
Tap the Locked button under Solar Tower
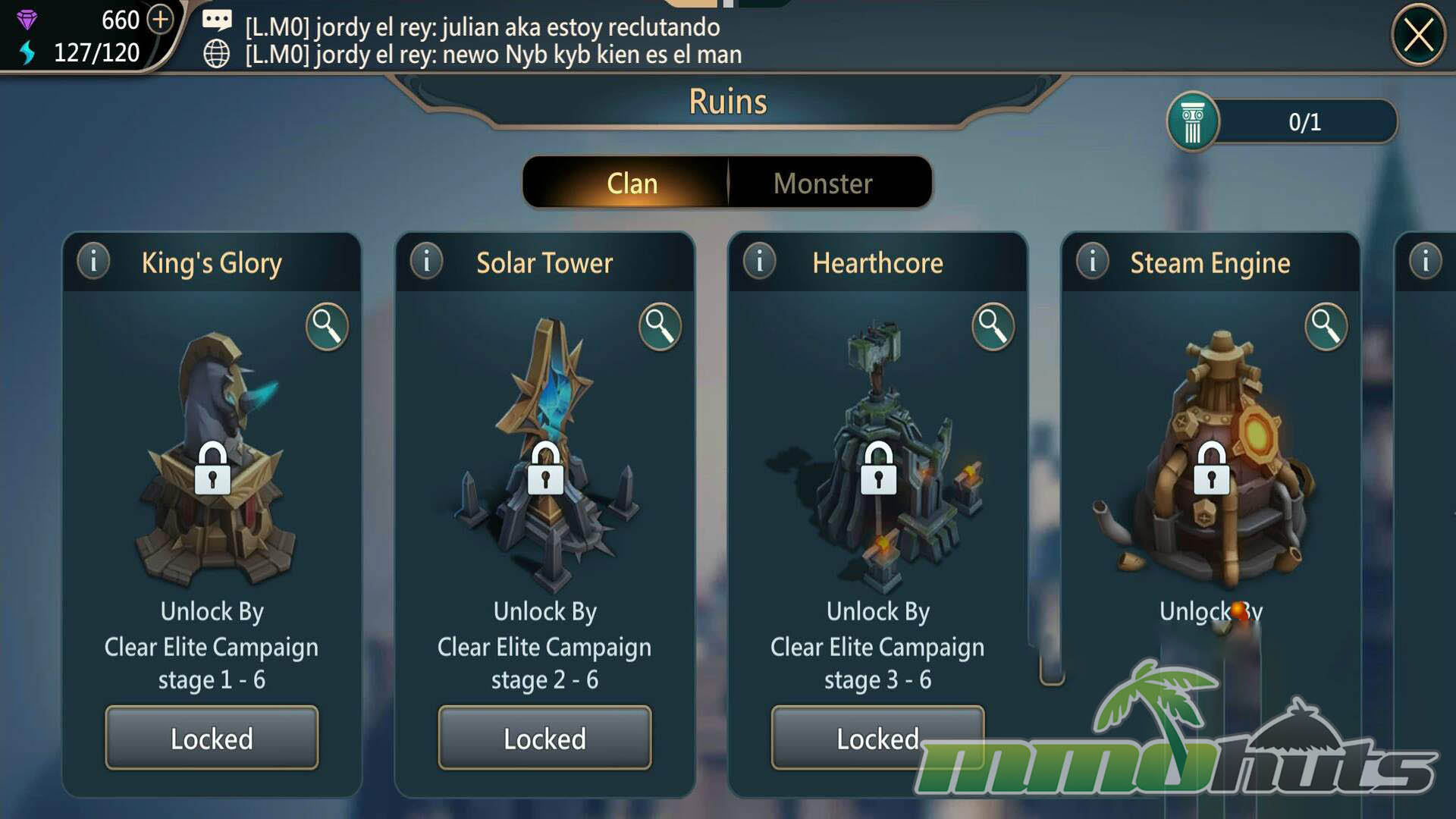tap(544, 738)
